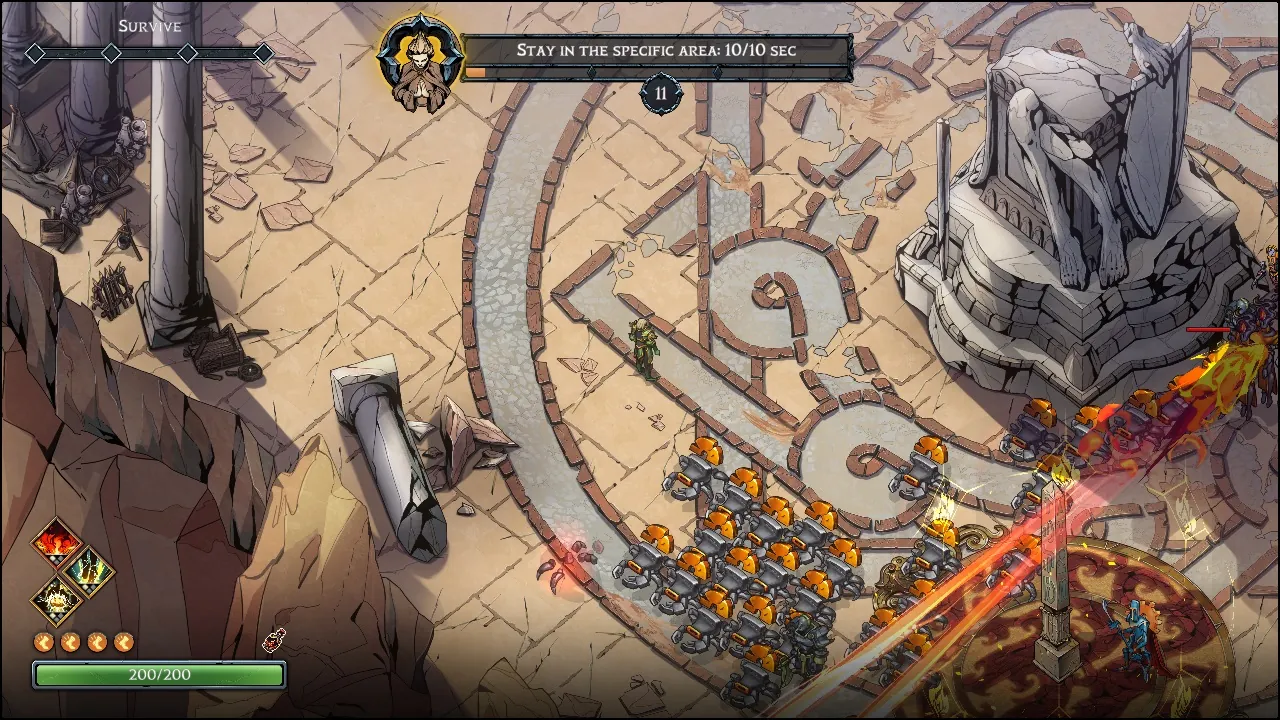Expand the objective banner via its right diamond
The height and width of the screenshot is (720, 1280).
tap(717, 72)
